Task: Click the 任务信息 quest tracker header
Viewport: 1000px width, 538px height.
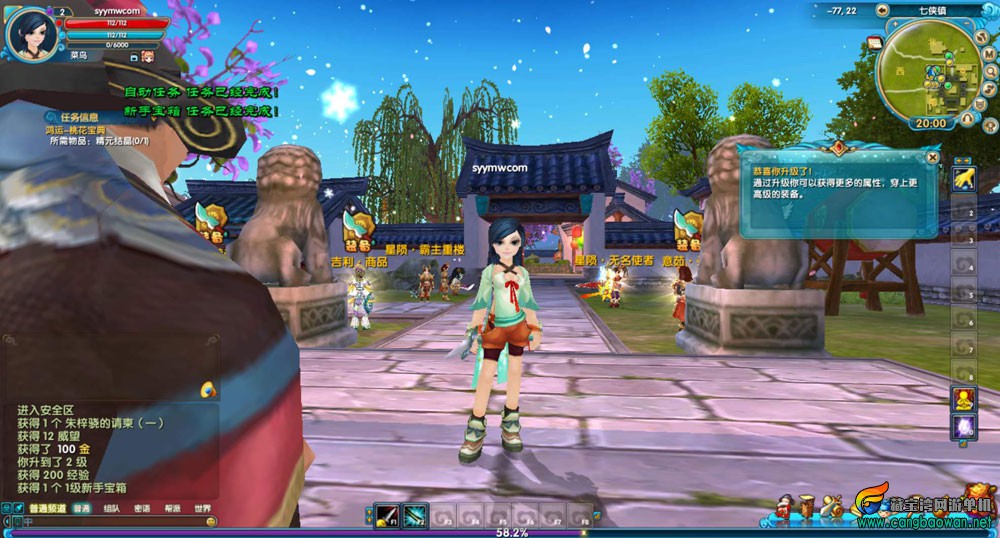Action: [79, 117]
